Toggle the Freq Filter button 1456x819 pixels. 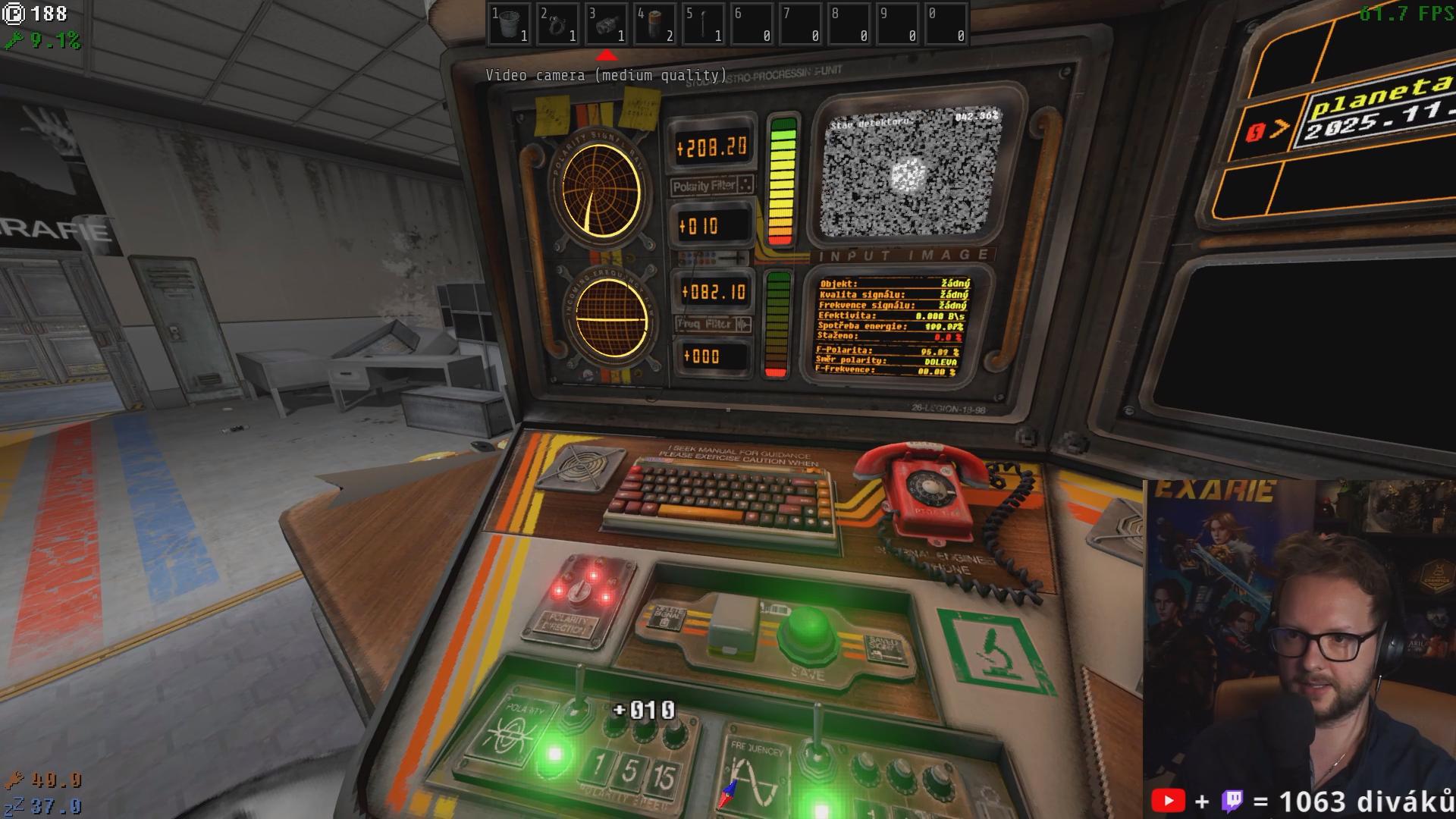[713, 324]
